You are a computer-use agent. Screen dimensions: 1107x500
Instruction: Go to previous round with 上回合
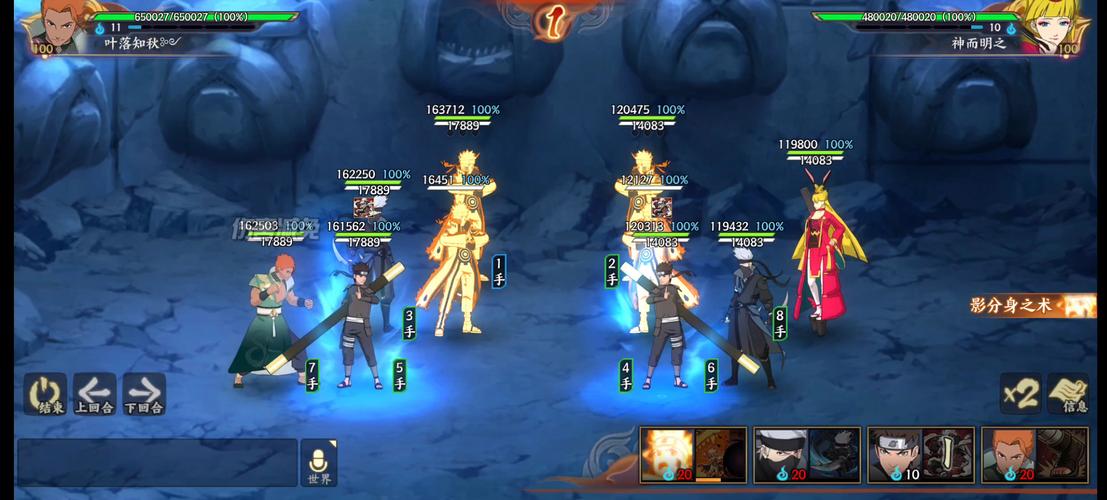point(94,394)
